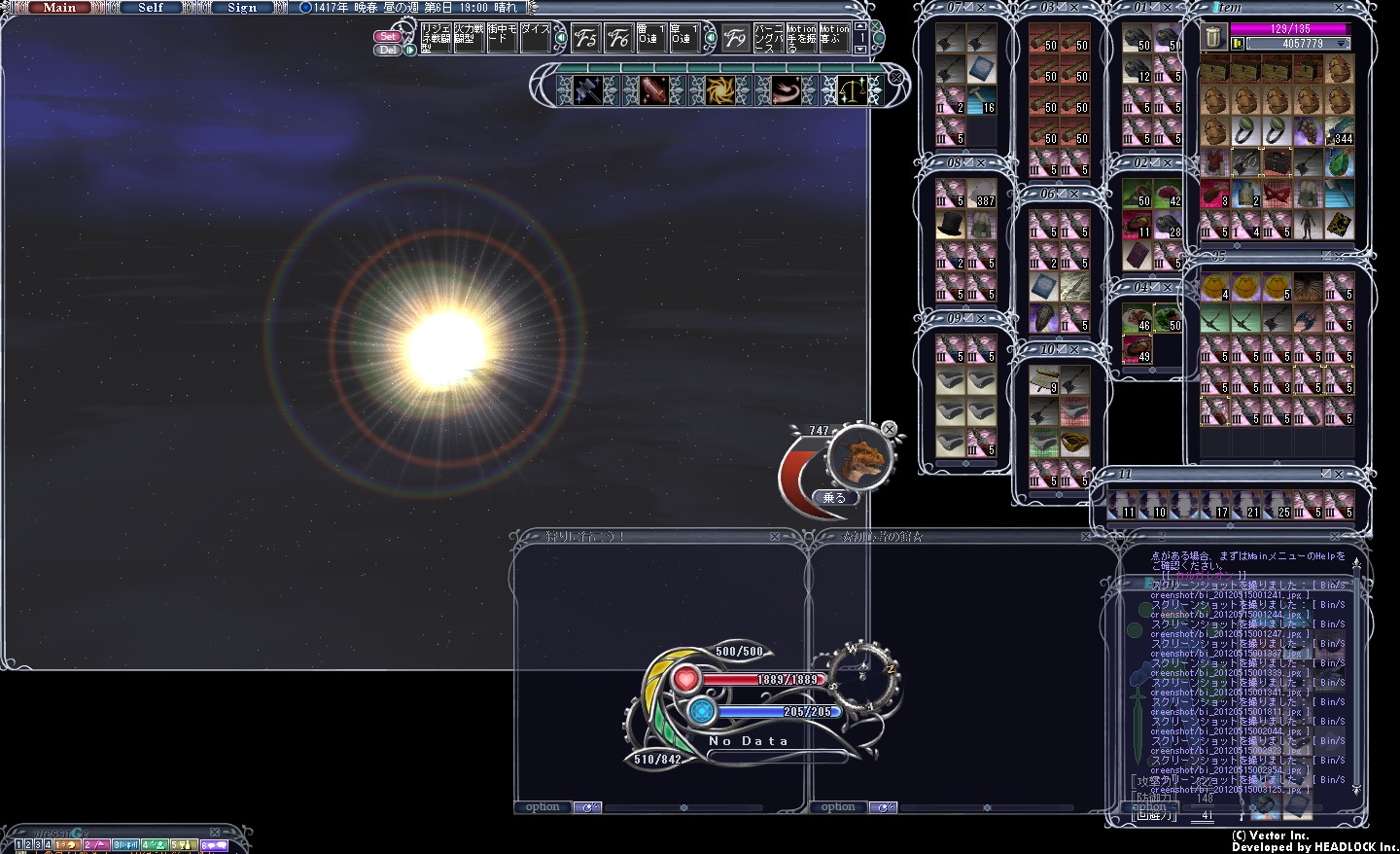Trigger the F9 shortcut slot
This screenshot has height=854, width=1400.
click(736, 38)
